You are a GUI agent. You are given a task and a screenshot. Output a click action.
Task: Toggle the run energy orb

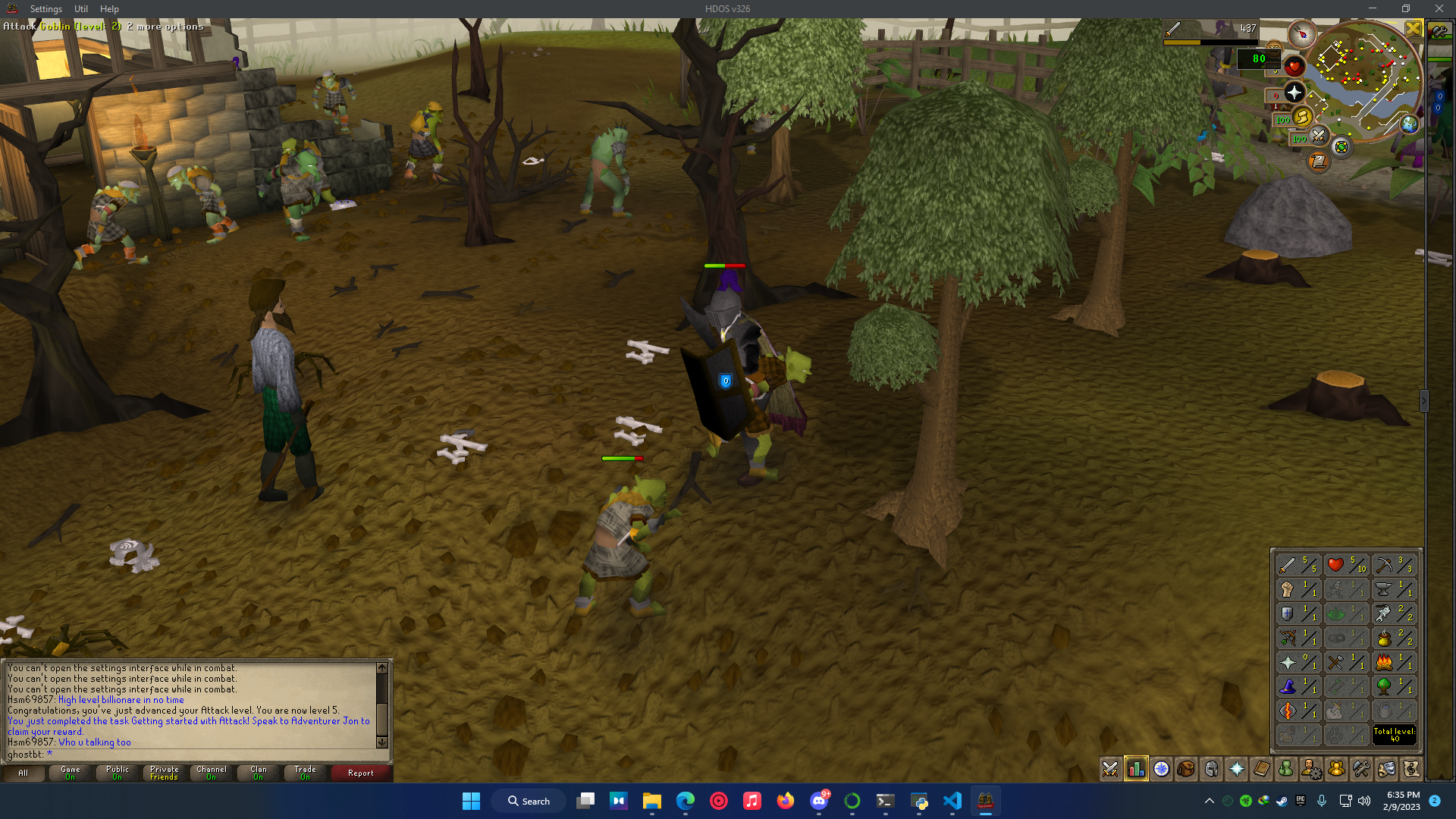(1303, 118)
